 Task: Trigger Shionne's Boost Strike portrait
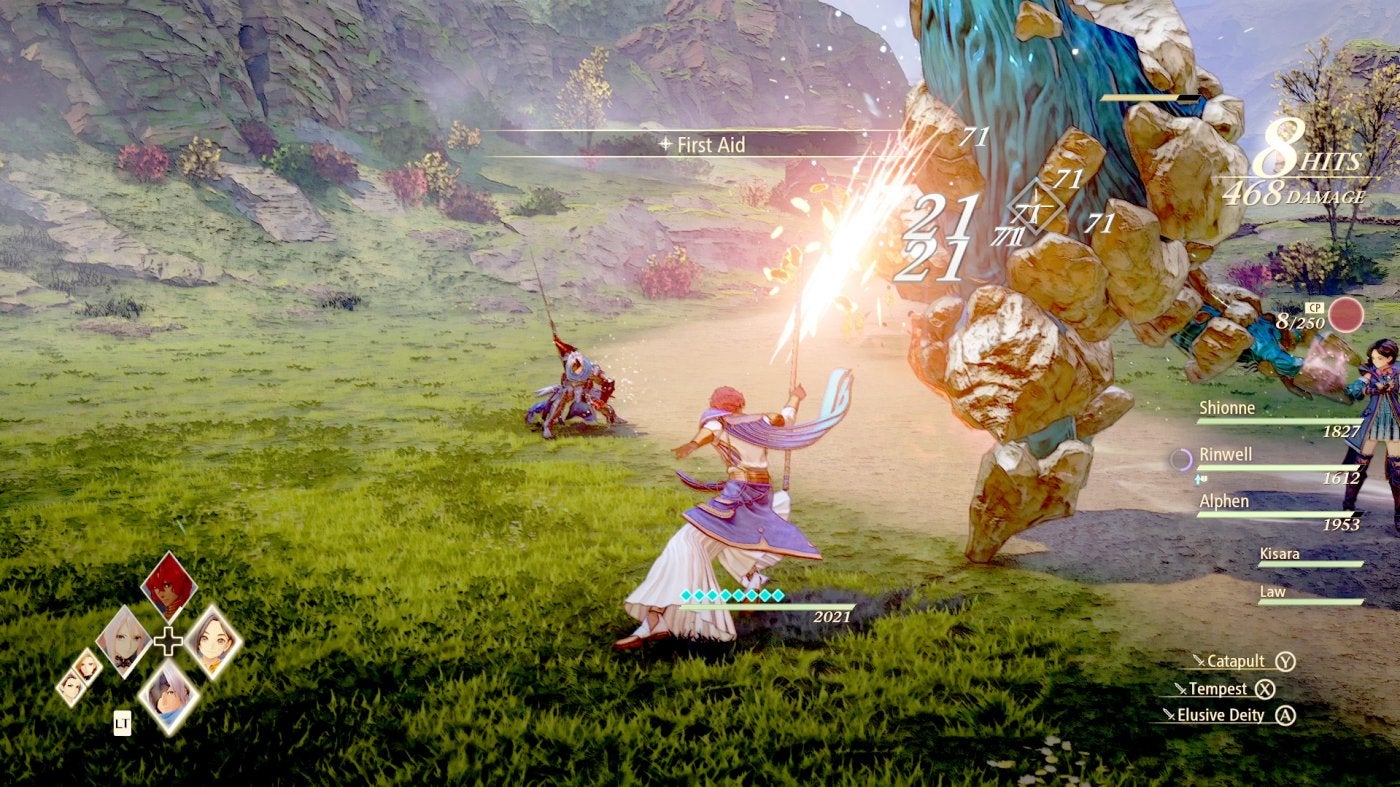pyautogui.click(x=124, y=642)
